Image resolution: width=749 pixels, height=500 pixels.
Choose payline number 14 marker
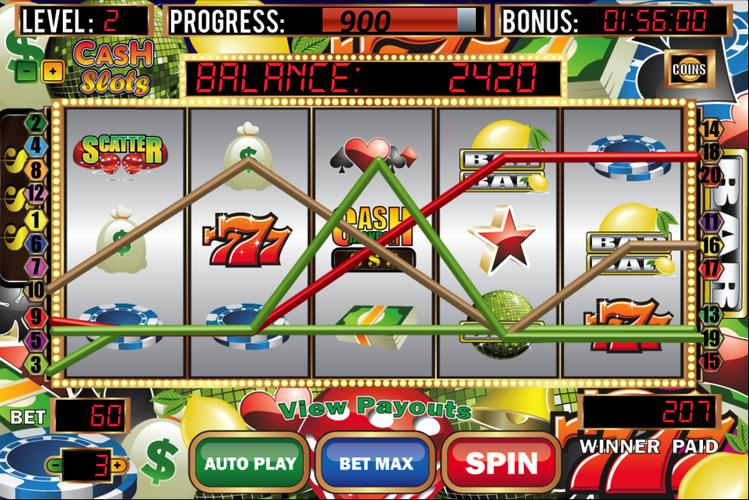click(x=711, y=129)
